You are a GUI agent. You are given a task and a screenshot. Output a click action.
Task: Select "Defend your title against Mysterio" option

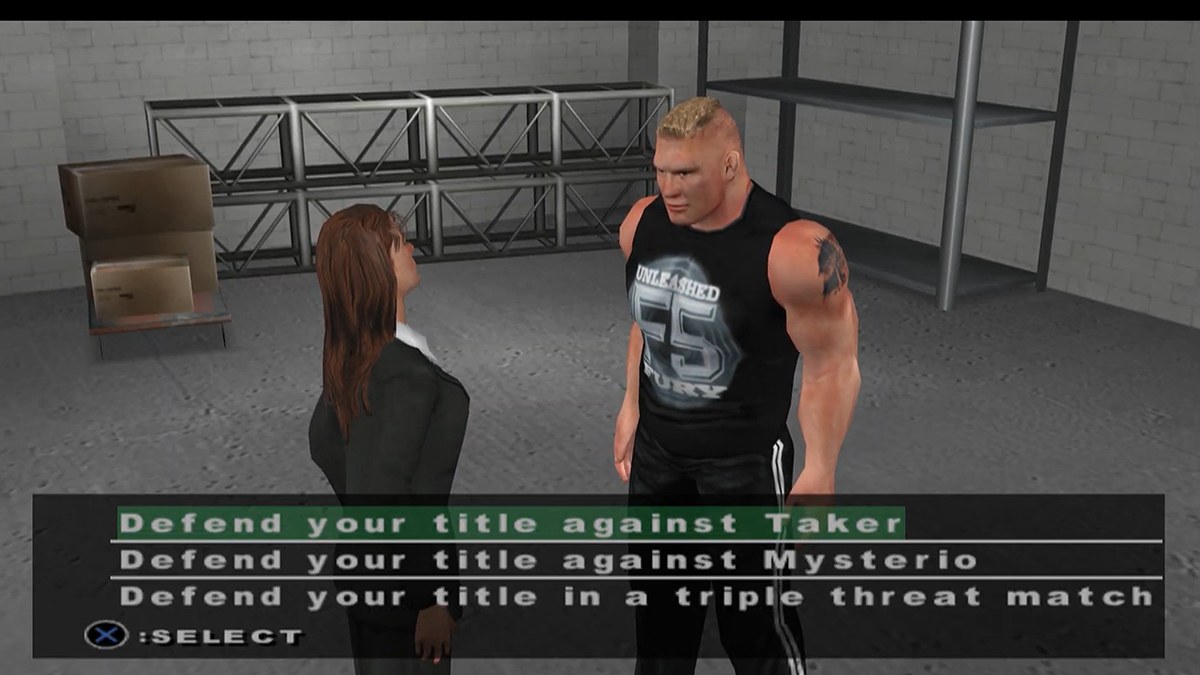pyautogui.click(x=548, y=560)
